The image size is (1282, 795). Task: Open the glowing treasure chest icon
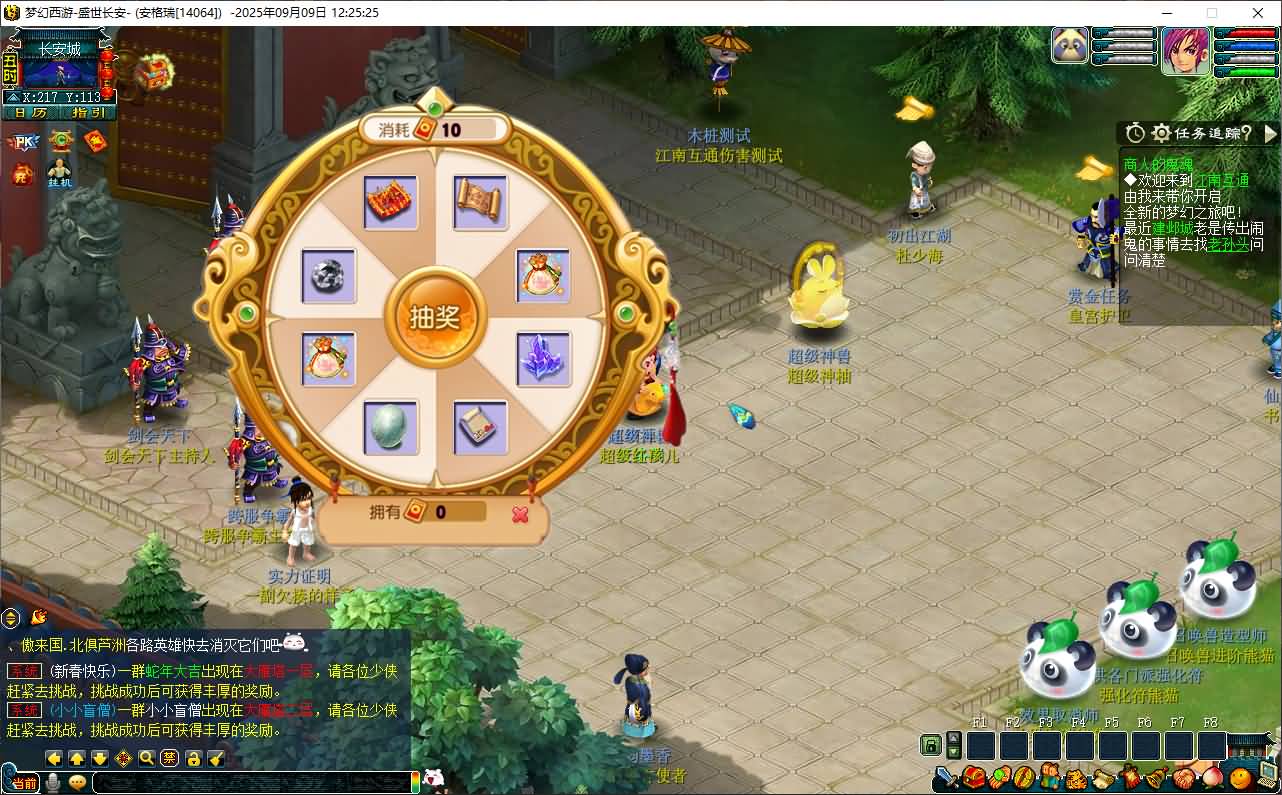[153, 71]
